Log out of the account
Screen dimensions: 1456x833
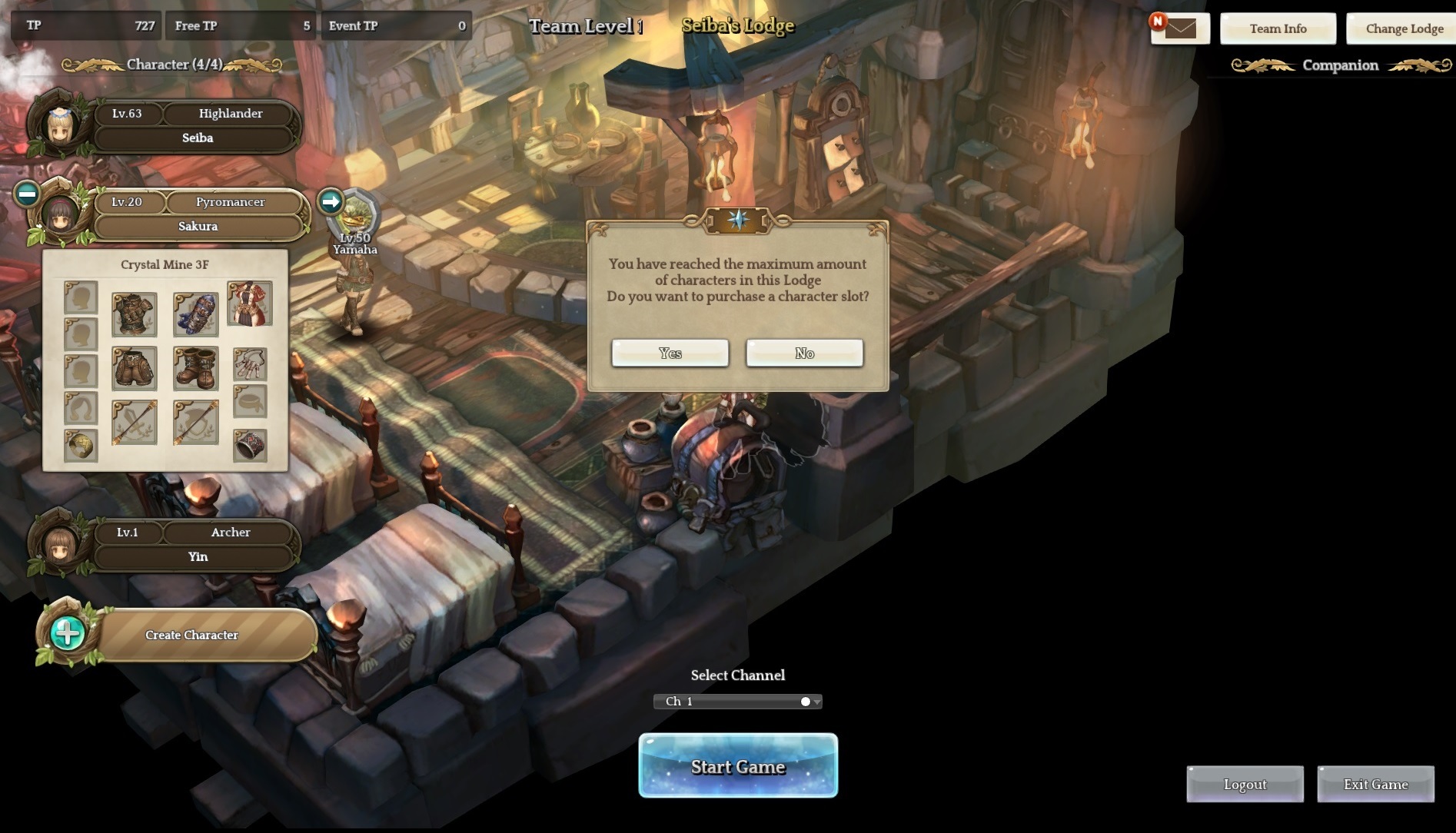point(1245,785)
